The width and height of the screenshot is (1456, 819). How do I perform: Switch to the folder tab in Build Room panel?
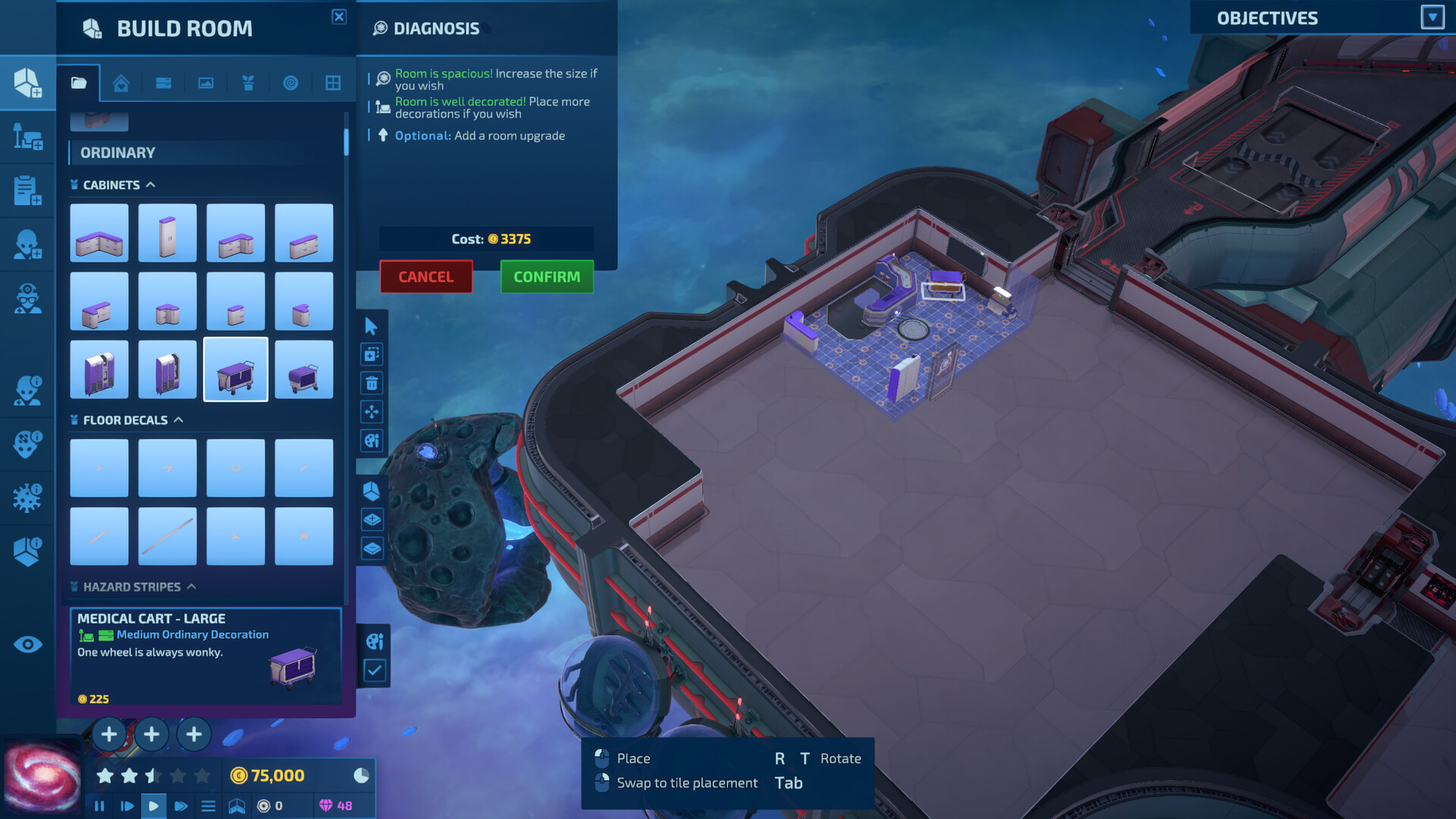point(80,83)
